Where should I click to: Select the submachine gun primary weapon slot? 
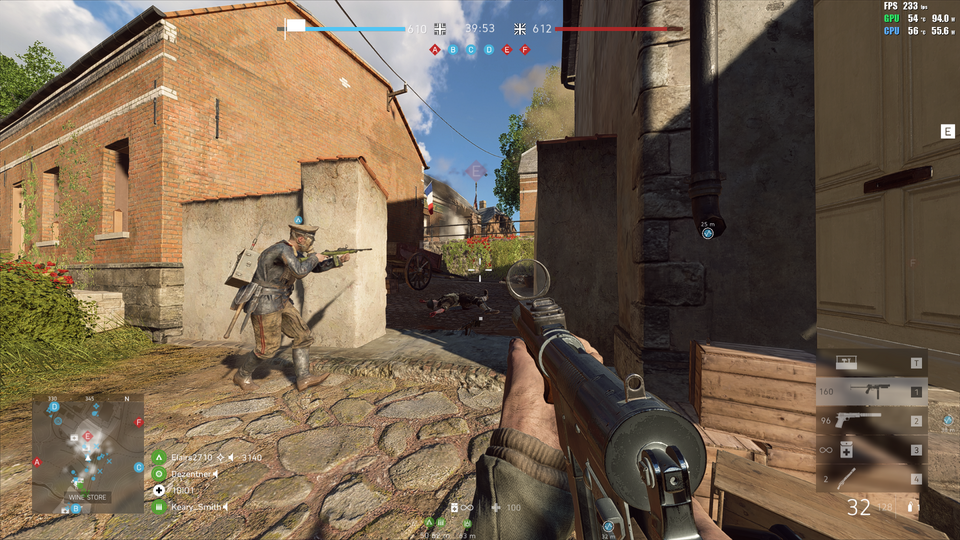point(870,392)
